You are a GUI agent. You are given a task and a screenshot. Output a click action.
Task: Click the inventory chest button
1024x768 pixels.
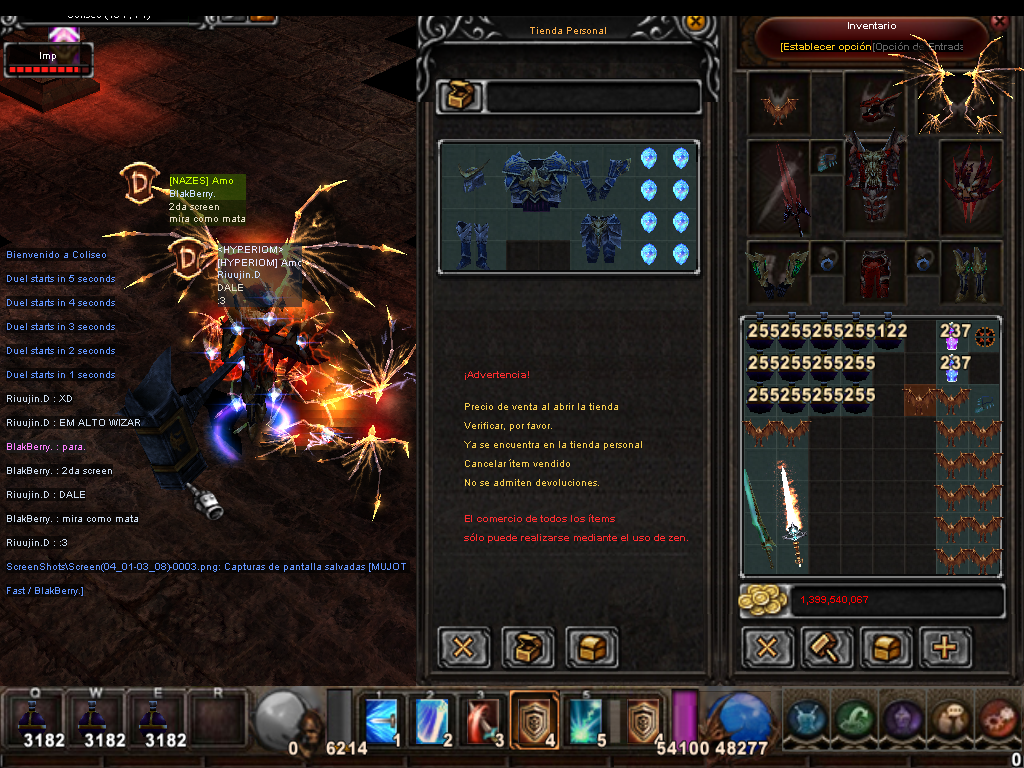(885, 647)
